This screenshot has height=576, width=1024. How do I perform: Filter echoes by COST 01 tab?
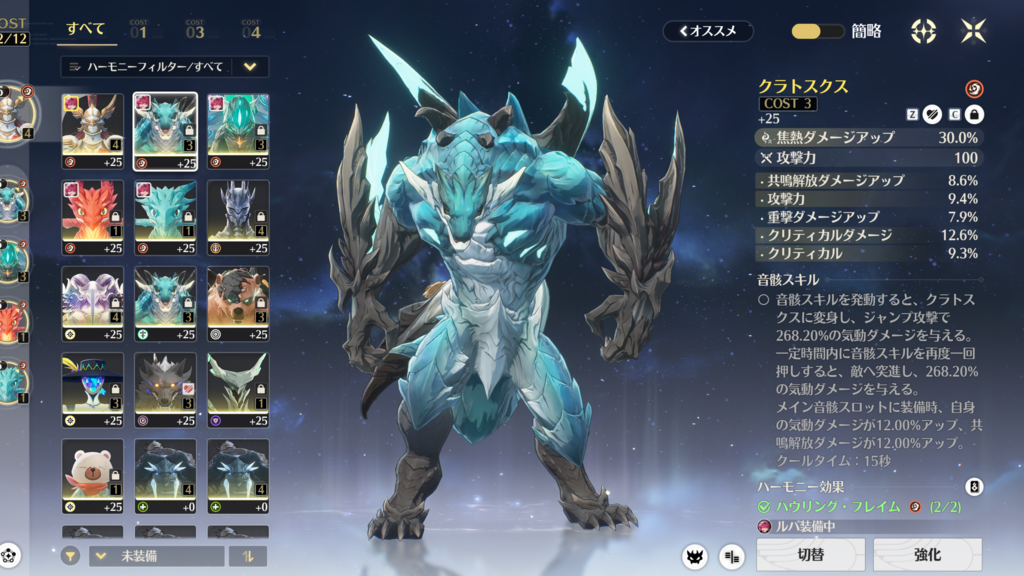(x=138, y=29)
